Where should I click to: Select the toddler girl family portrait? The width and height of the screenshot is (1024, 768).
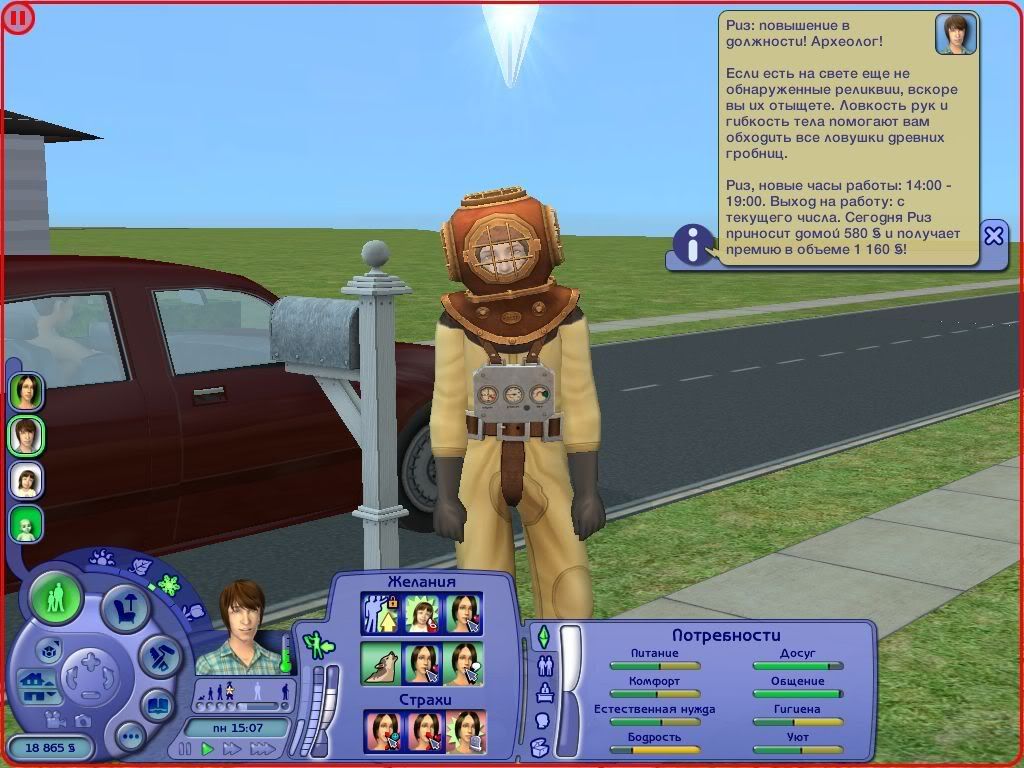click(x=27, y=480)
